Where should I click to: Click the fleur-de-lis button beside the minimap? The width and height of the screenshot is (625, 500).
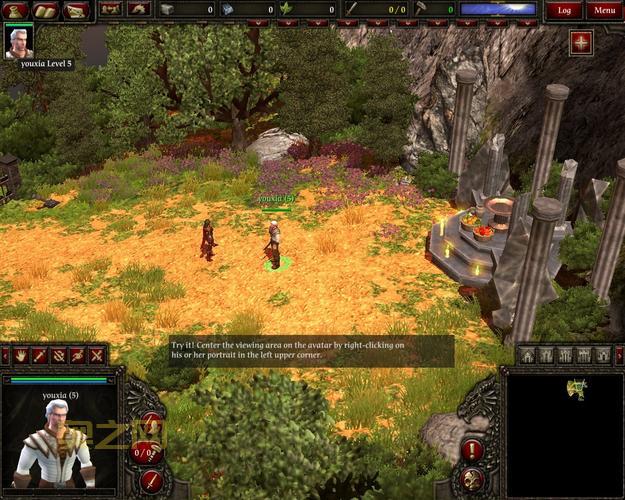(473, 479)
